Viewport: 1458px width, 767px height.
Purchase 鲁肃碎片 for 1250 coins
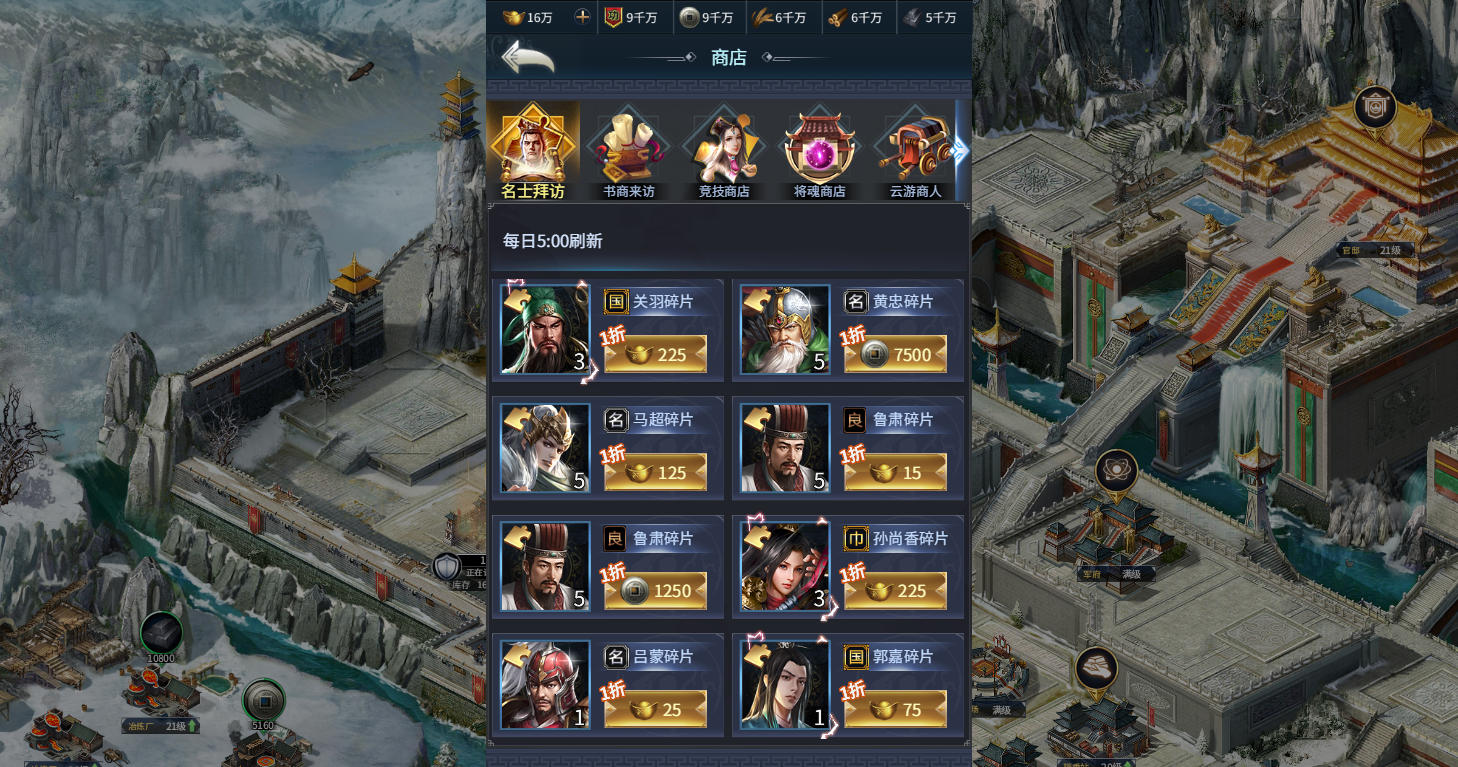click(656, 591)
